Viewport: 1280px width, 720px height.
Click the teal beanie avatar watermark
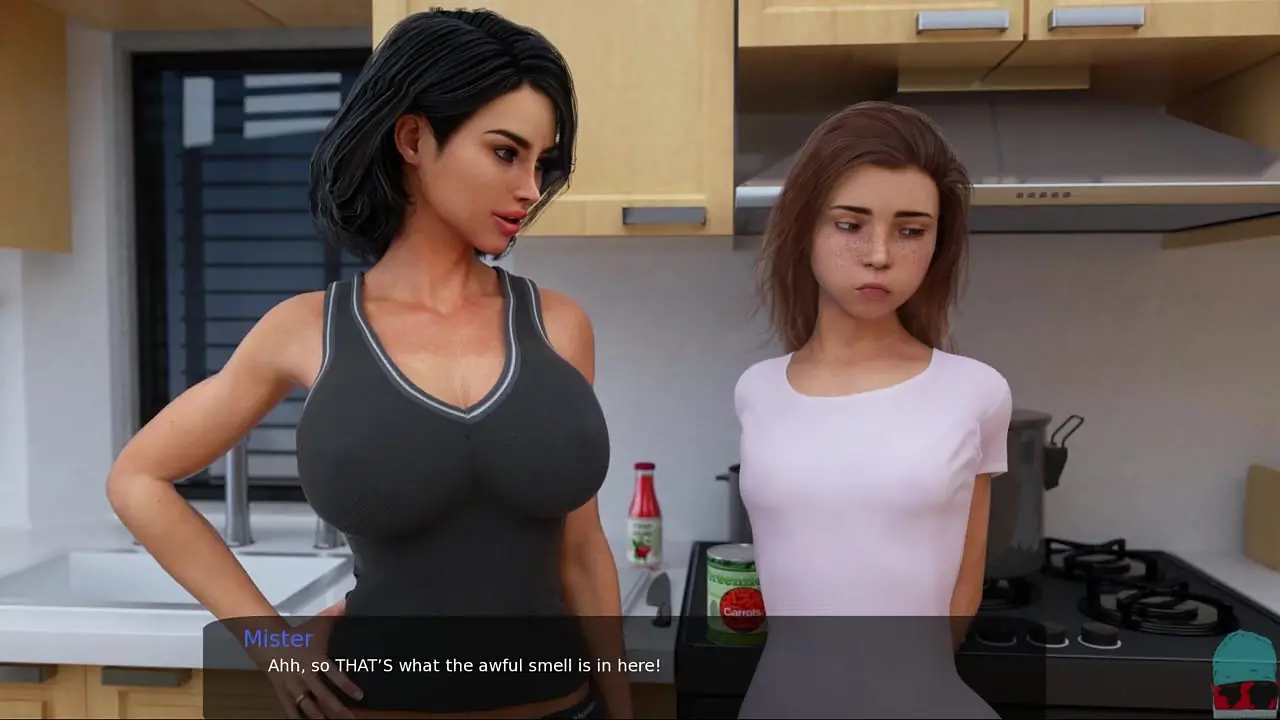tap(1244, 672)
